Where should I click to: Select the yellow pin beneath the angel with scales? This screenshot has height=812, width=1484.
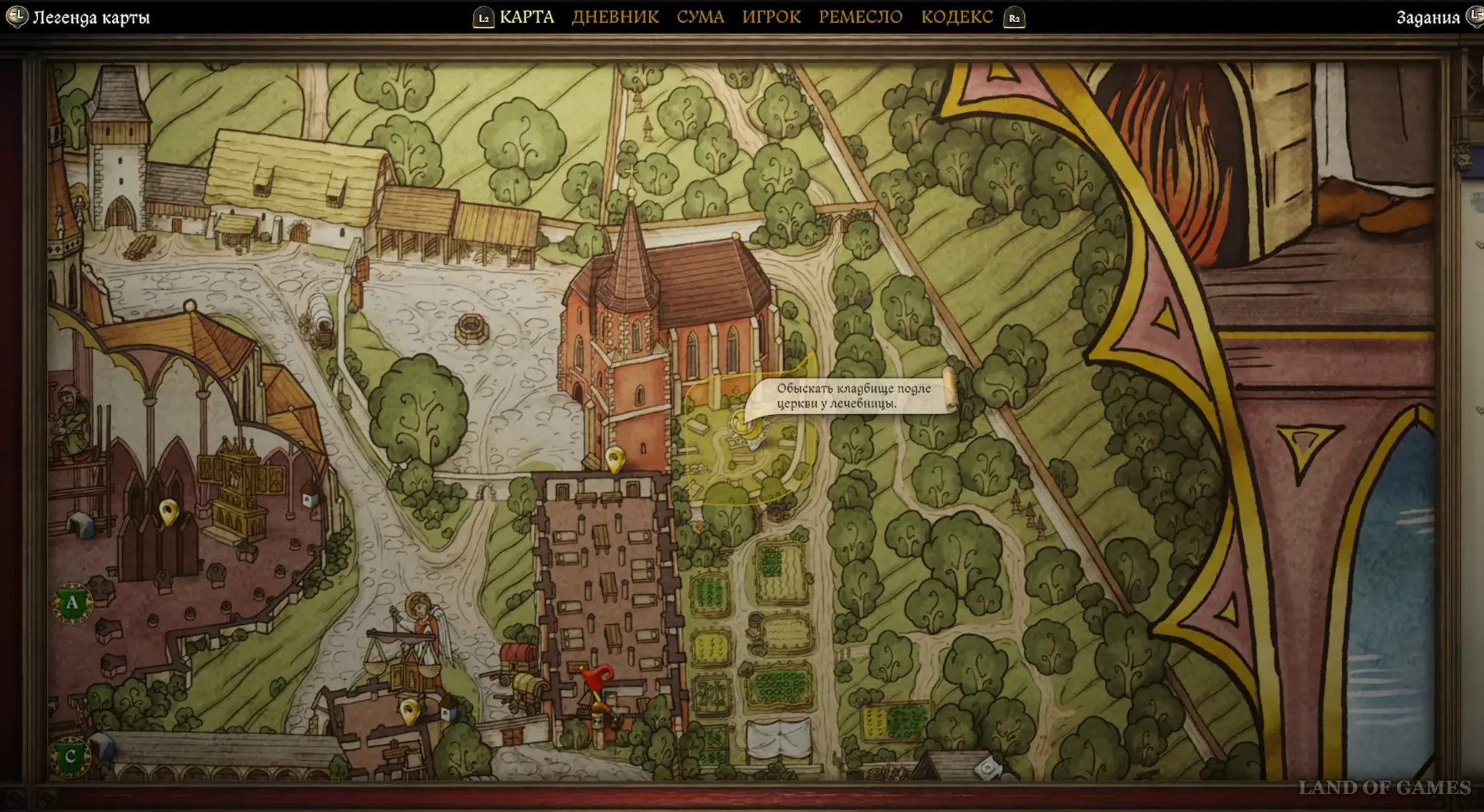(409, 711)
